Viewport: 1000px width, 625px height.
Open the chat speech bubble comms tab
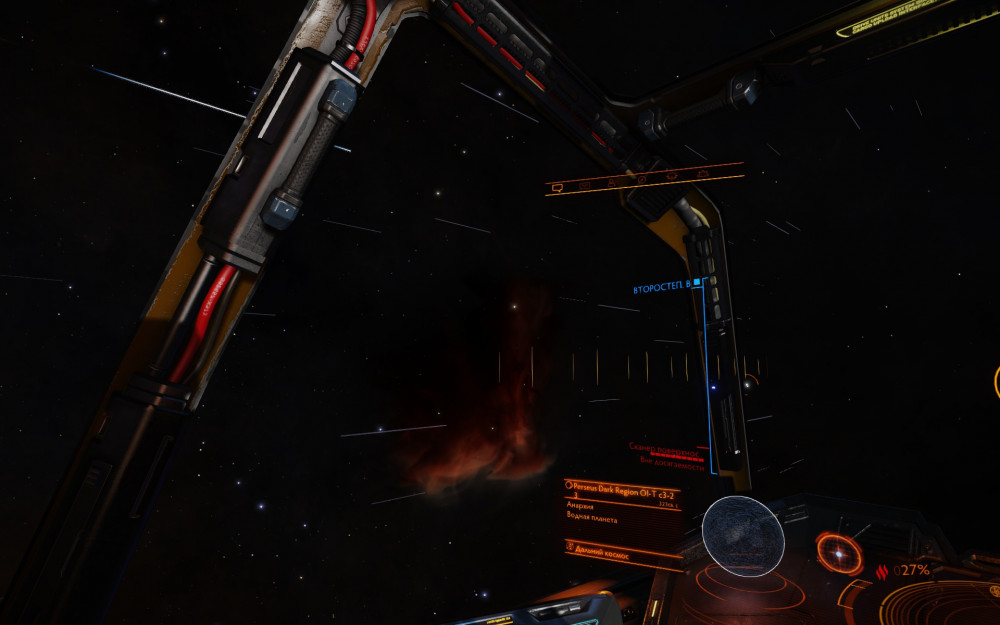(558, 187)
